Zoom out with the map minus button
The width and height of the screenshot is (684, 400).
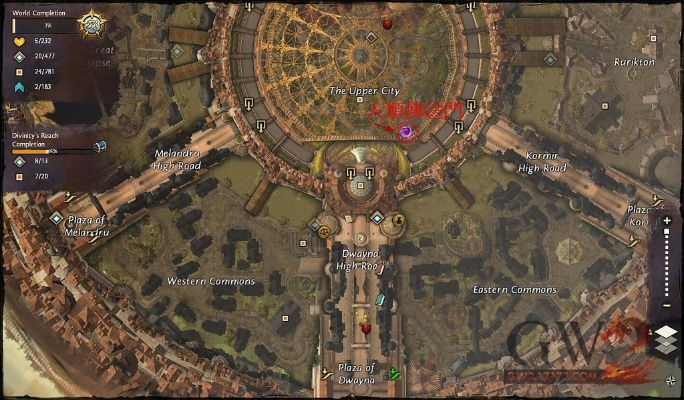point(667,308)
